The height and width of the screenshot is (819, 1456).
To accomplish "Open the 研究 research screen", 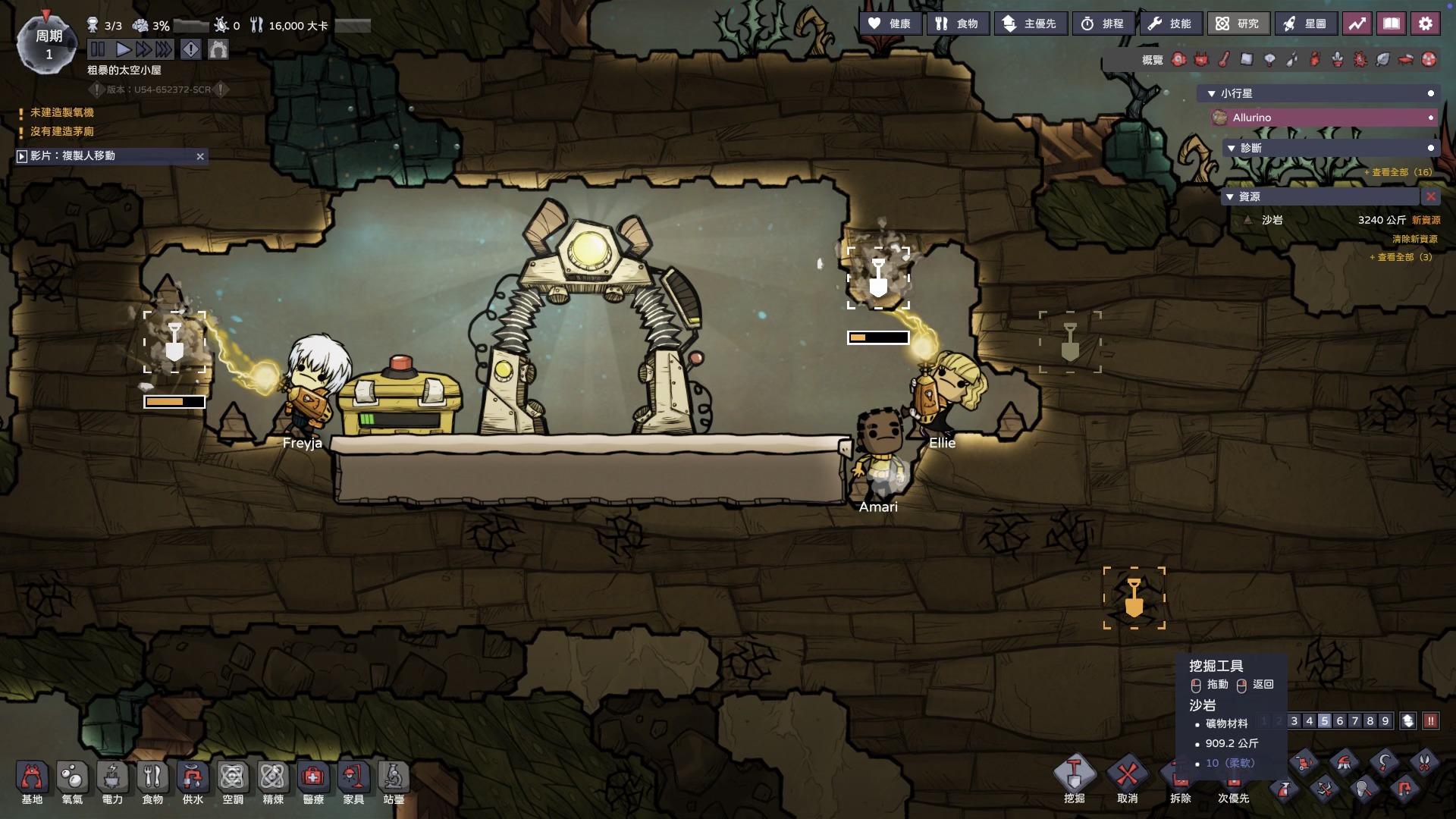I will click(1238, 24).
